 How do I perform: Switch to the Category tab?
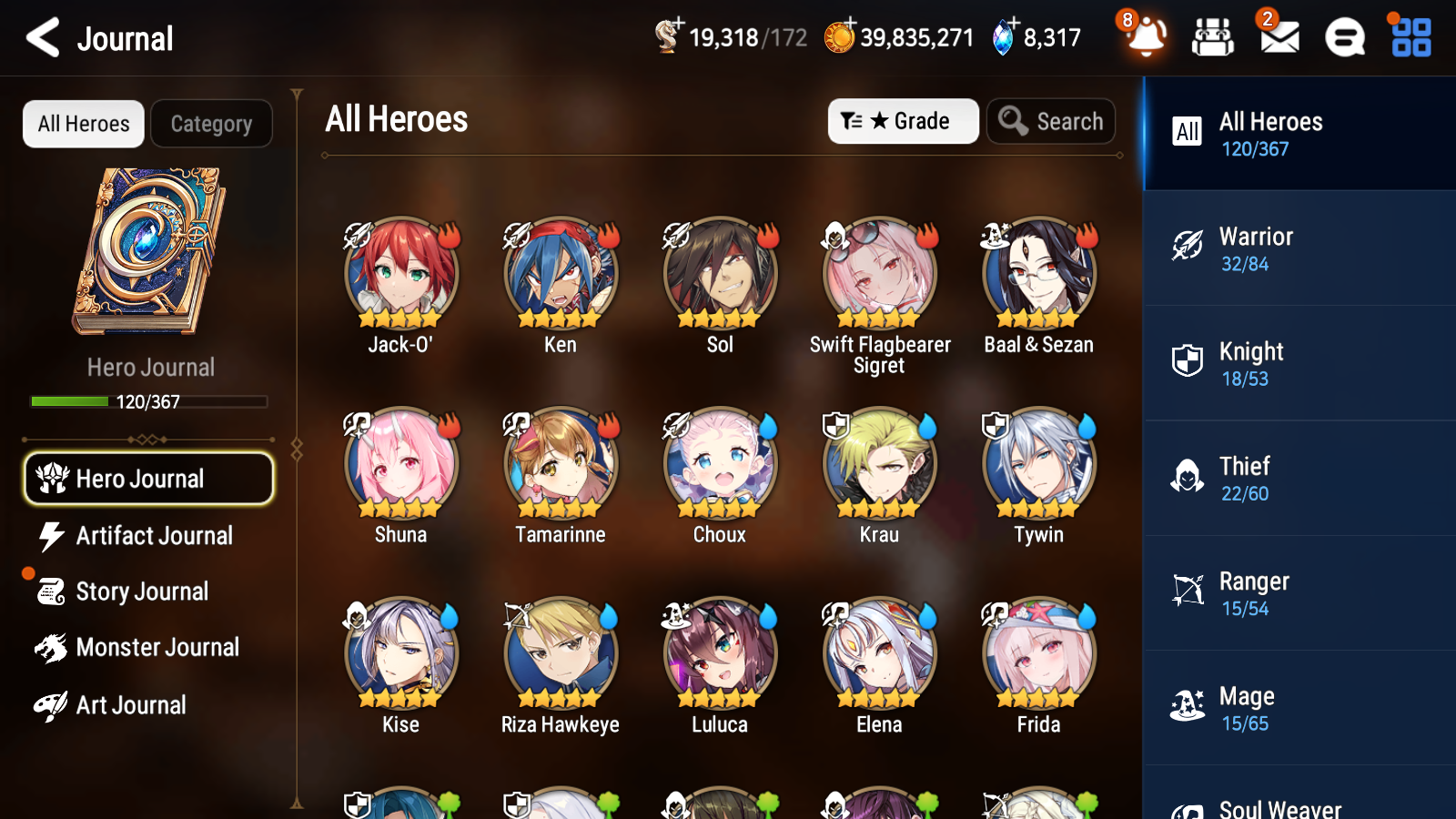[211, 124]
